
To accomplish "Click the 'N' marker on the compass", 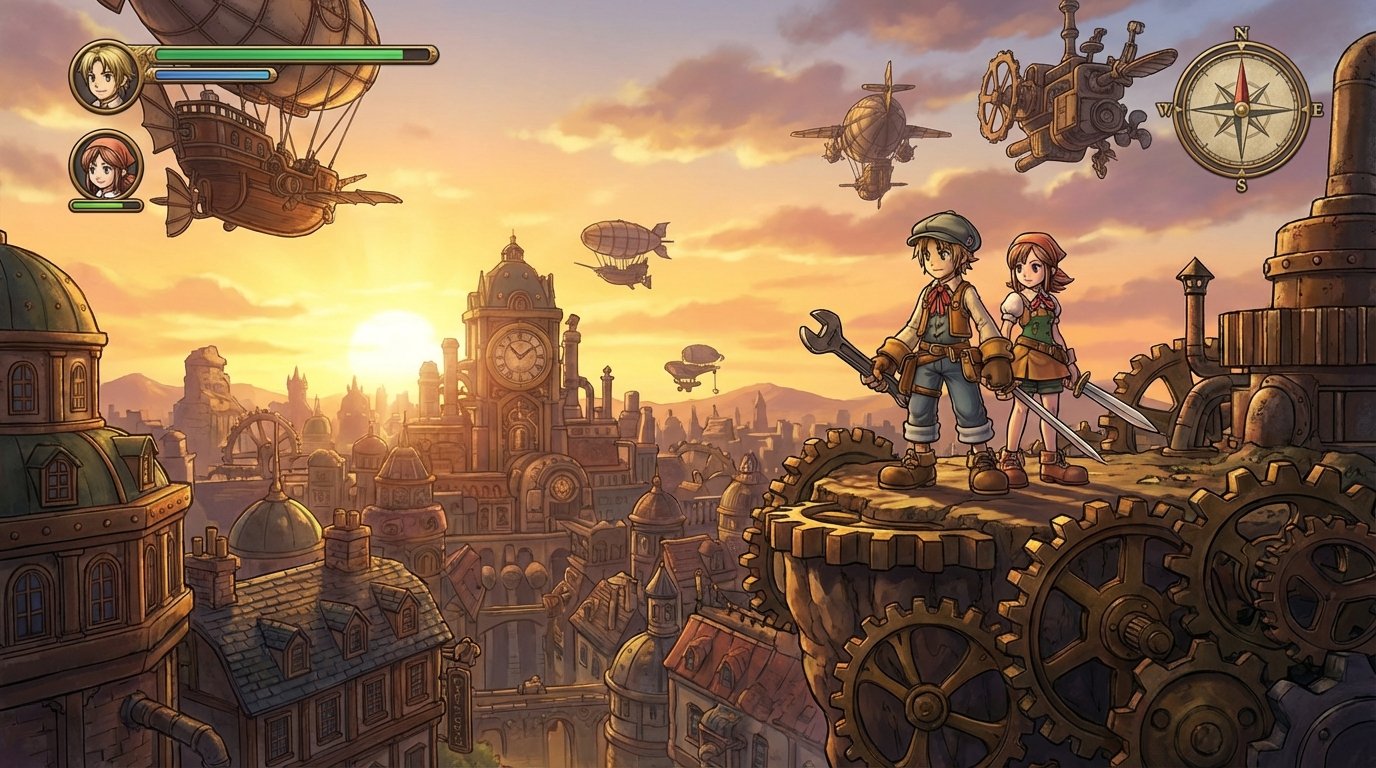I will (x=1242, y=33).
